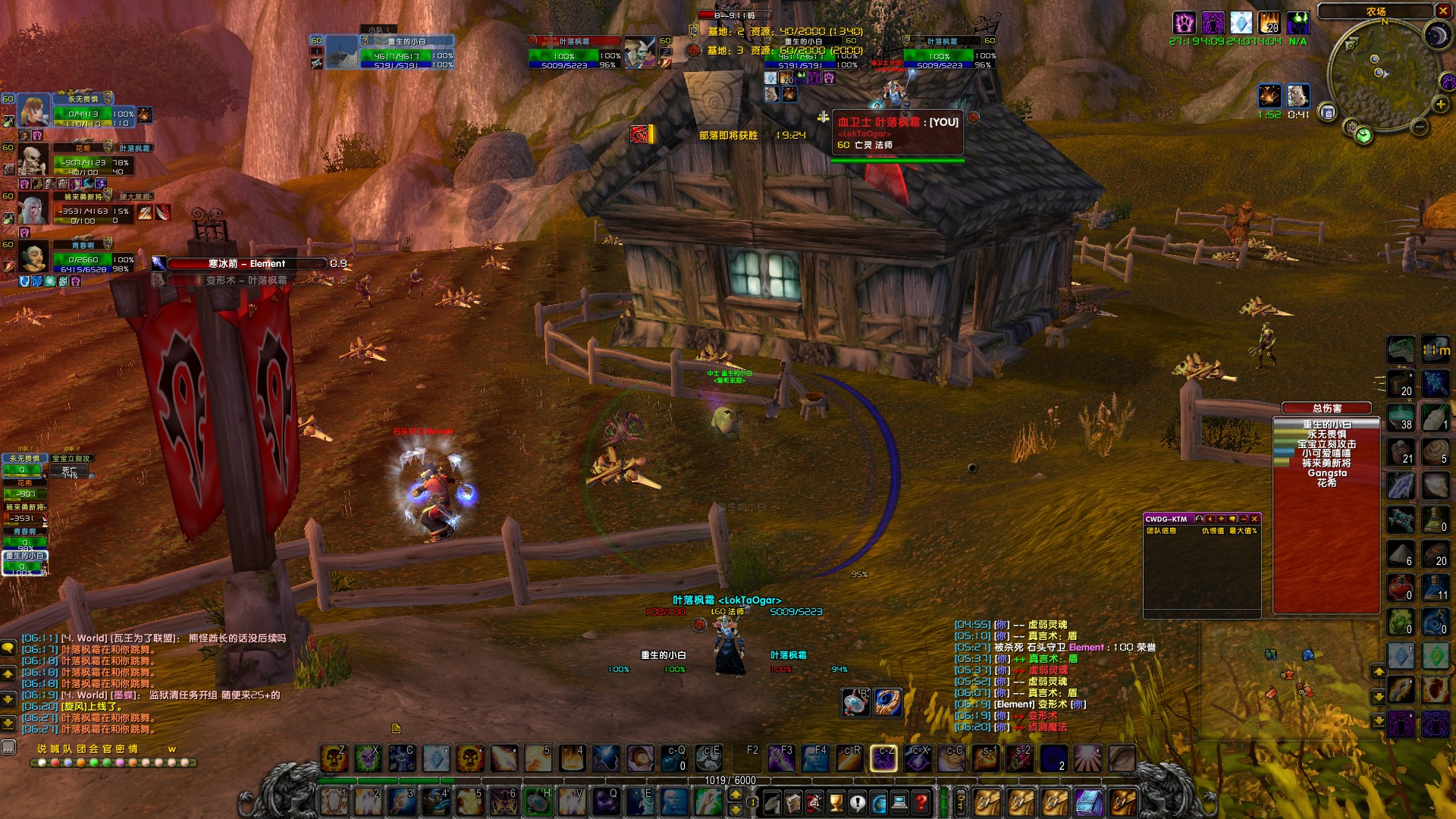Open the quest log exclamation-mark icon
This screenshot has height=819, width=1456.
click(x=857, y=802)
